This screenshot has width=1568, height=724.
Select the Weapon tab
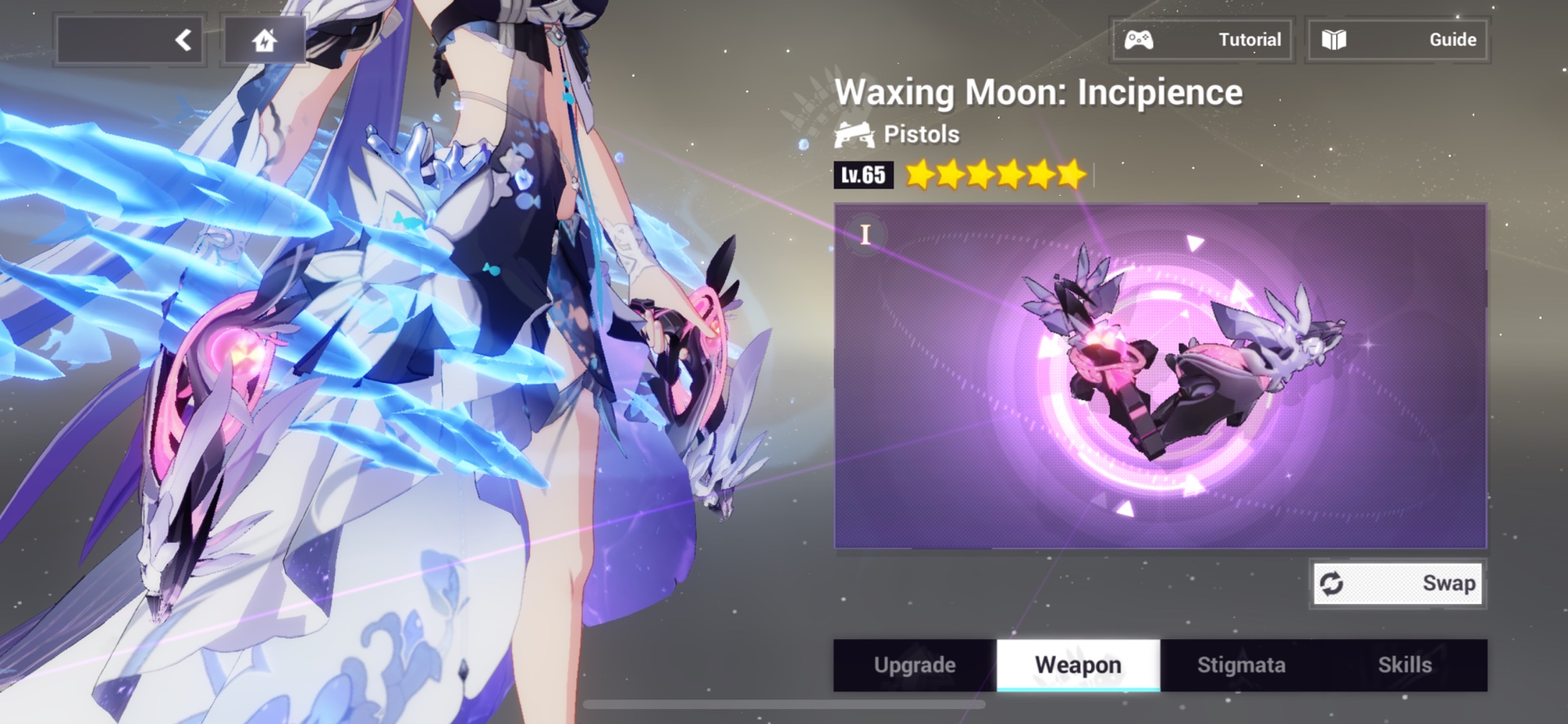[x=1078, y=665]
